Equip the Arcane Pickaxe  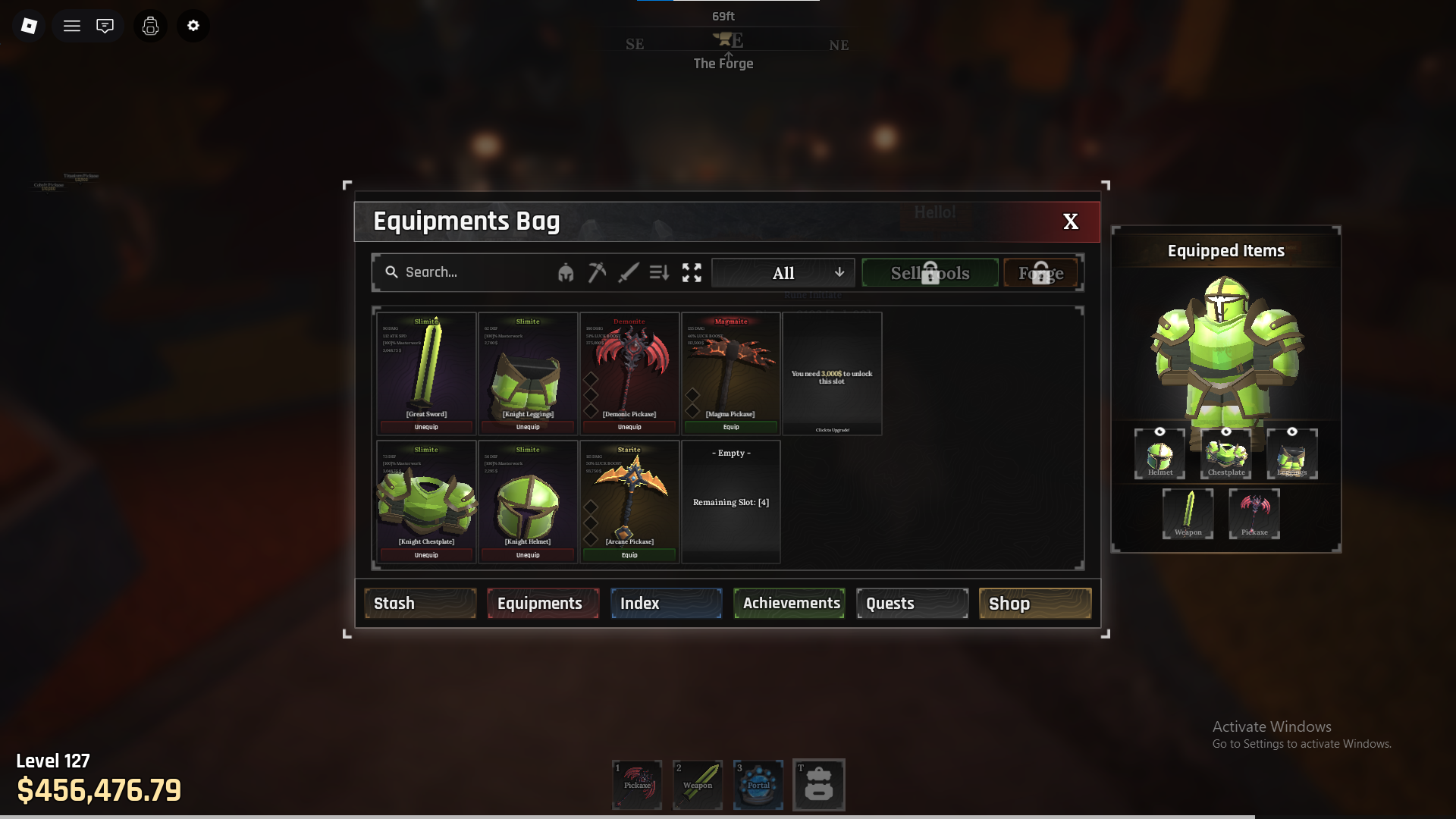point(629,555)
